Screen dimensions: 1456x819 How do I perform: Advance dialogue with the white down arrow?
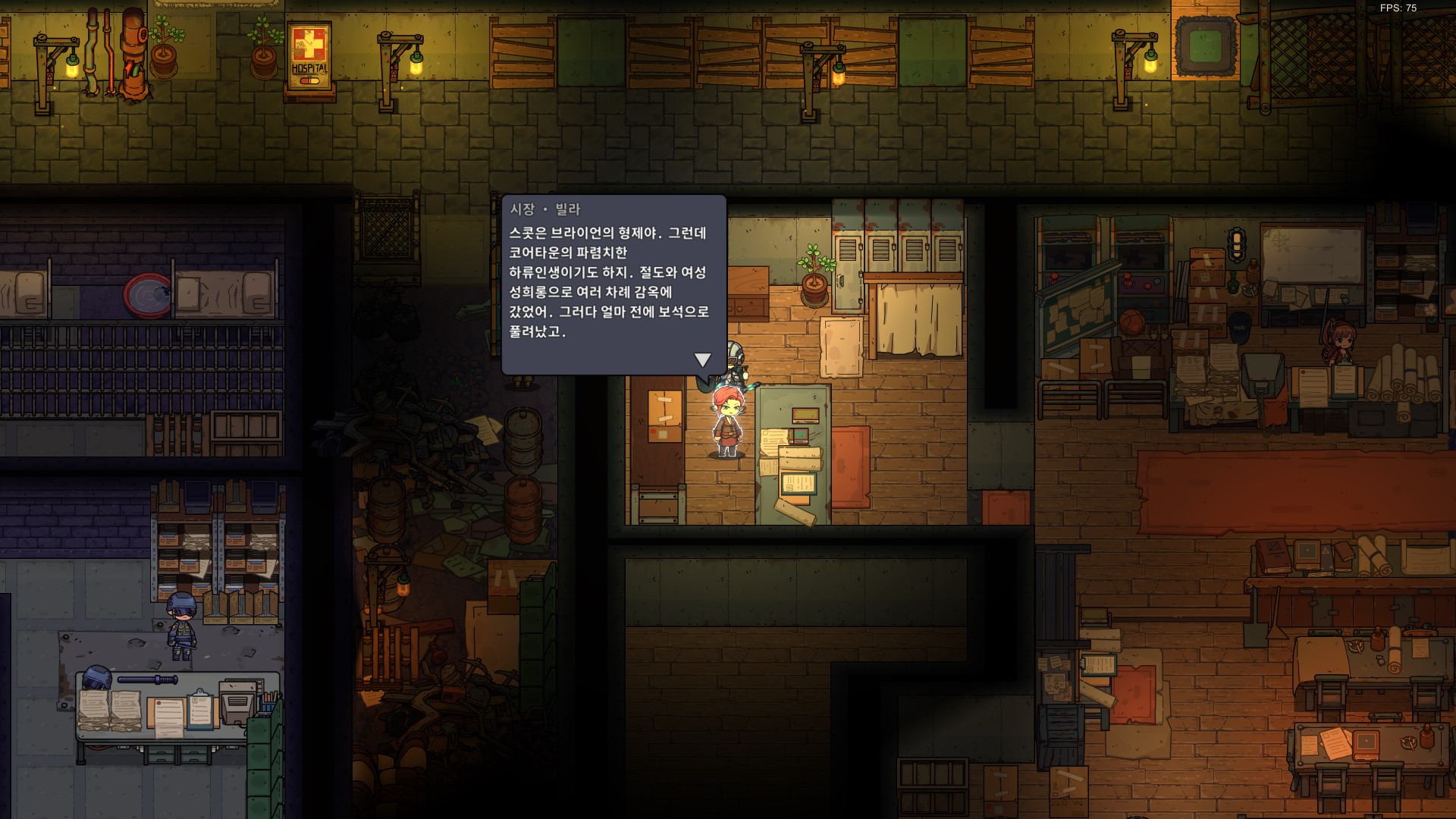pyautogui.click(x=702, y=359)
